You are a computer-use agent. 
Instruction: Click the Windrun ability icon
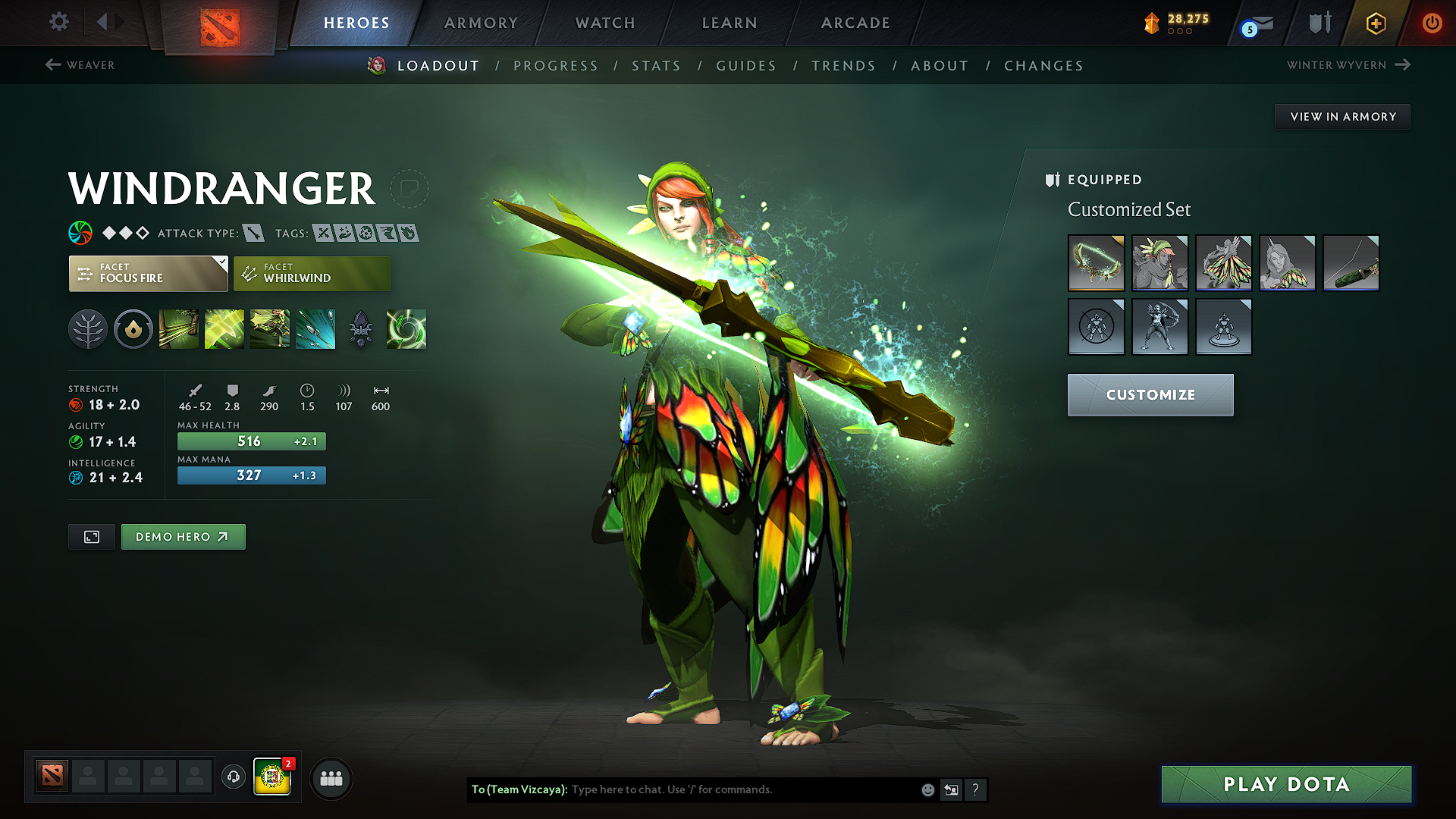click(270, 329)
